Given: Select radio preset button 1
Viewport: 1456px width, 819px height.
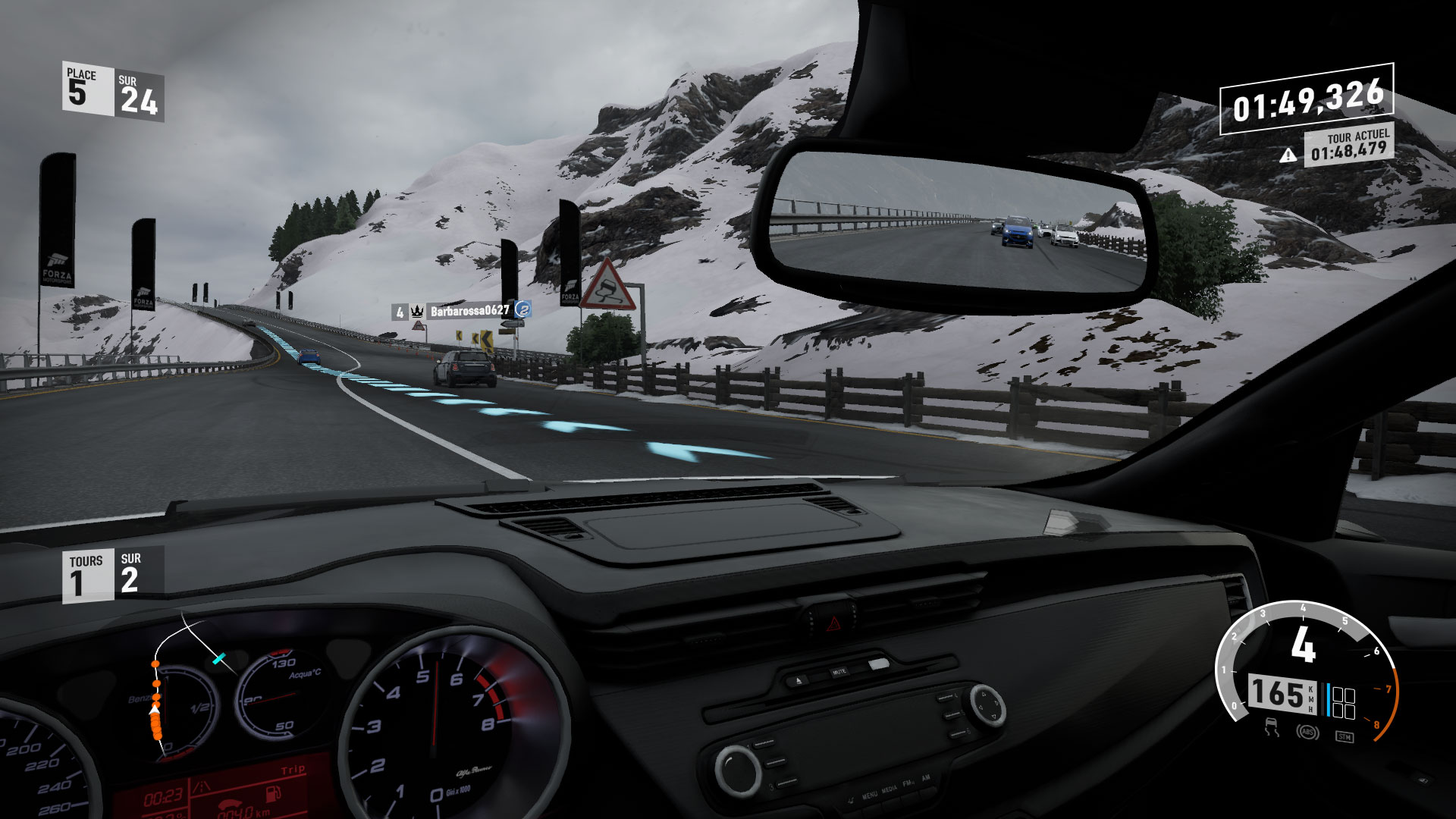Looking at the screenshot, I should (764, 745).
